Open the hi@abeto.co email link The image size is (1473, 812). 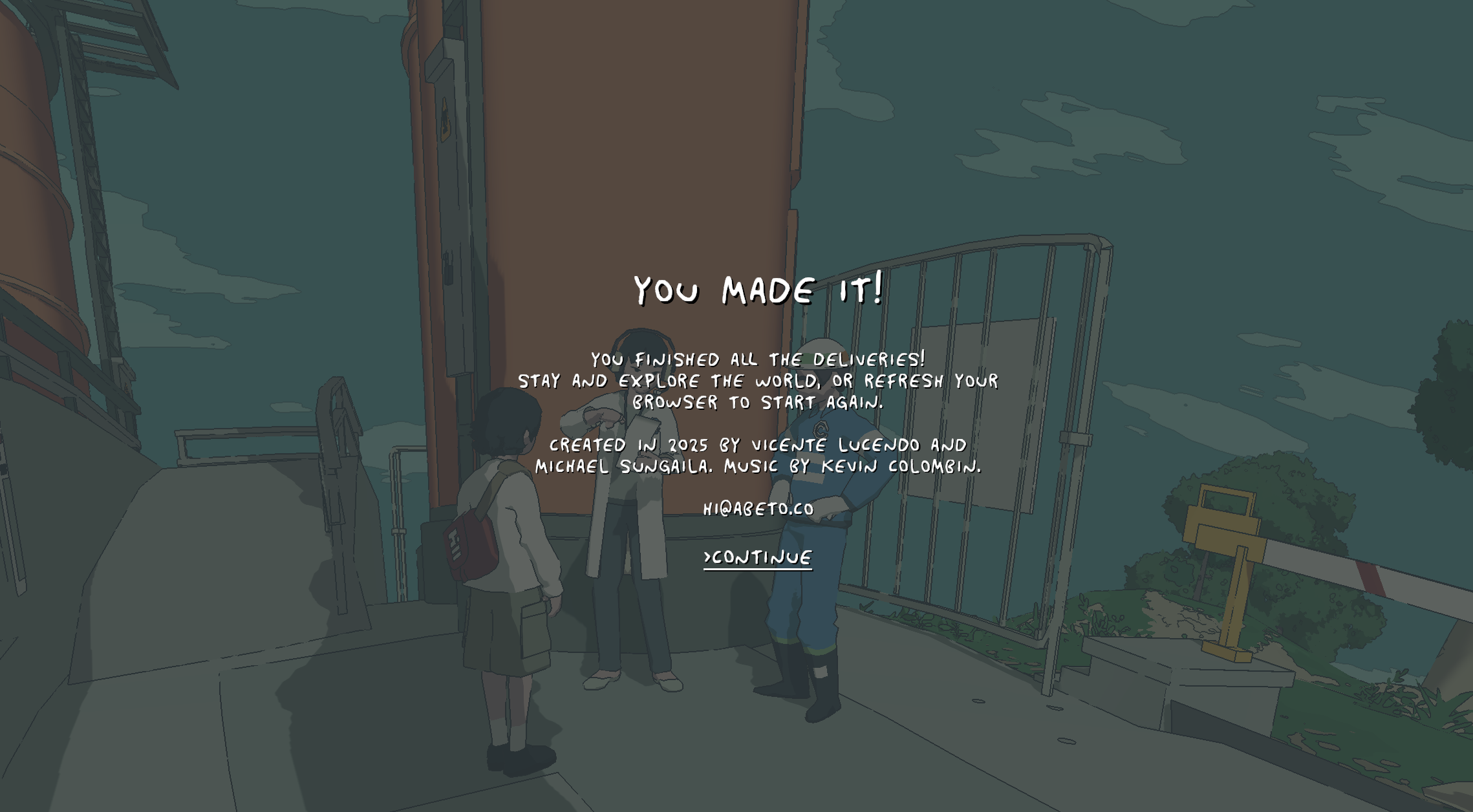pyautogui.click(x=758, y=509)
